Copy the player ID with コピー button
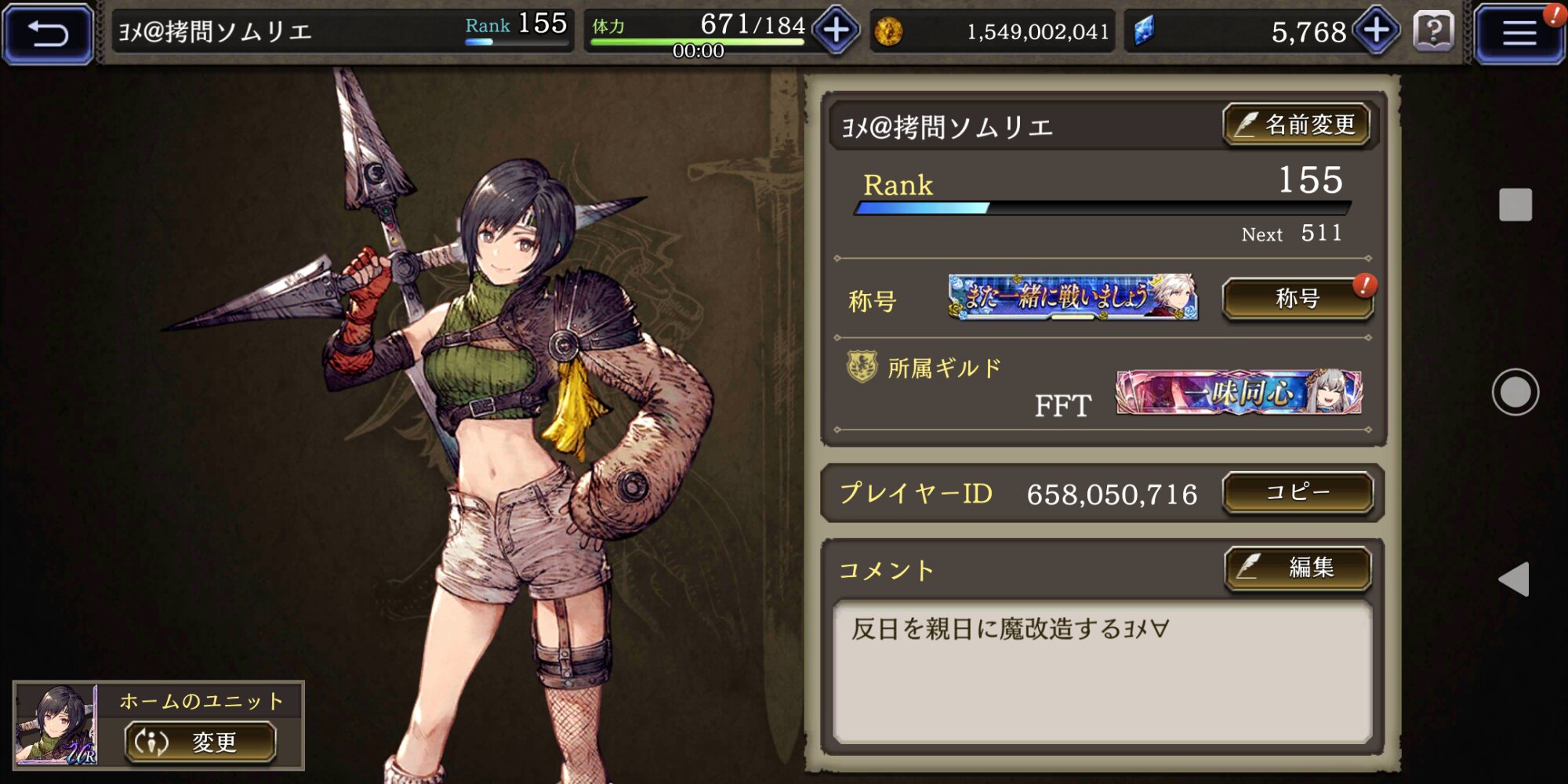This screenshot has width=1568, height=784. pos(1298,492)
